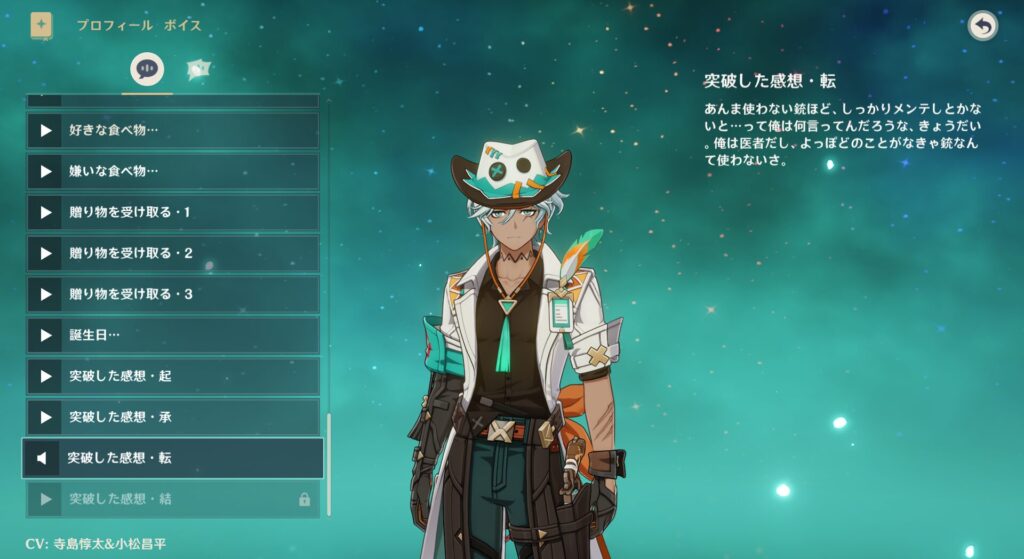Screen dimensions: 1024x559
Task: Play 贈り物を受け取る・1 voice line
Action: [172, 213]
